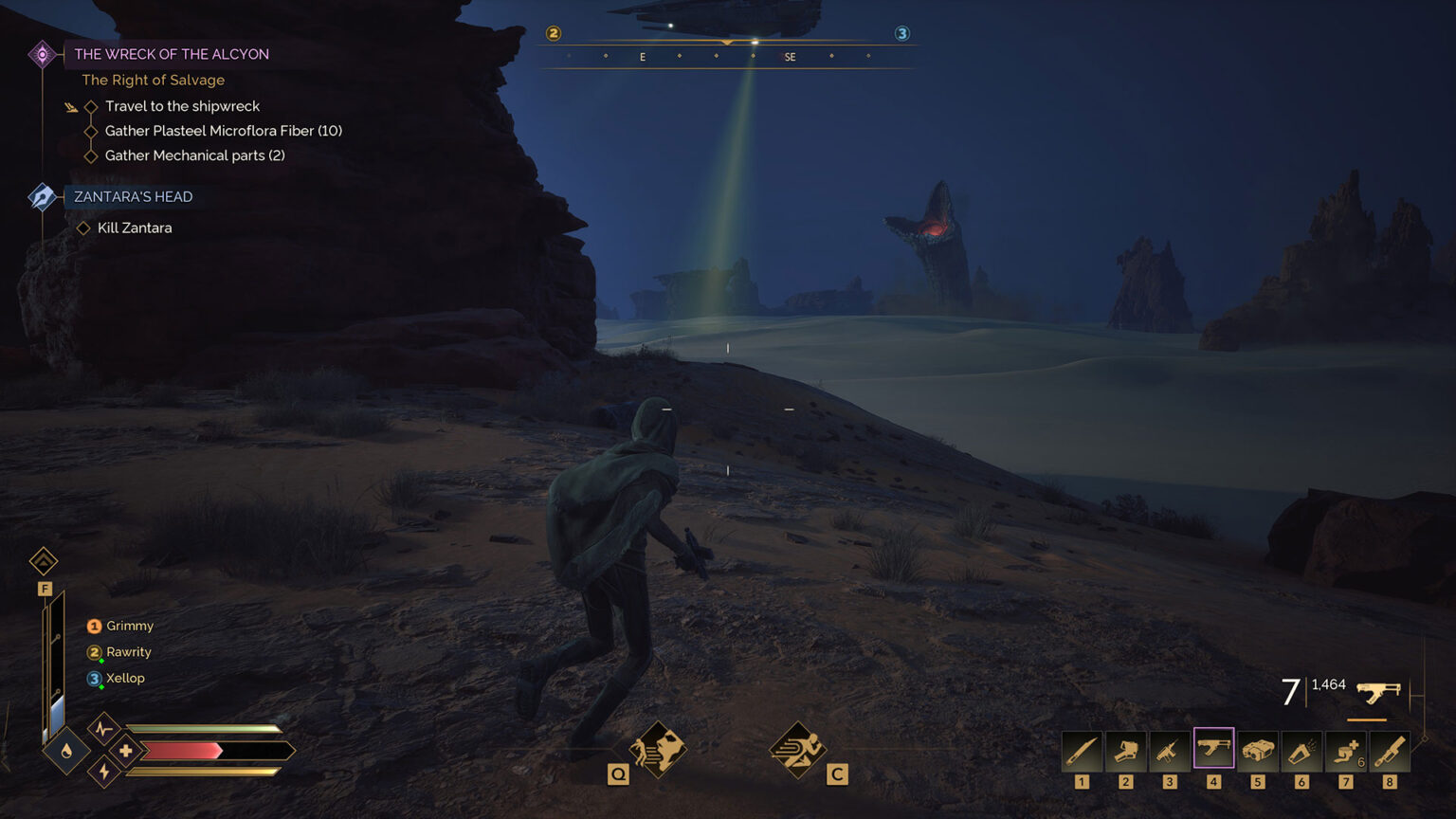The height and width of the screenshot is (819, 1456).
Task: Activate the Voice shout ability icon
Action: point(658,750)
